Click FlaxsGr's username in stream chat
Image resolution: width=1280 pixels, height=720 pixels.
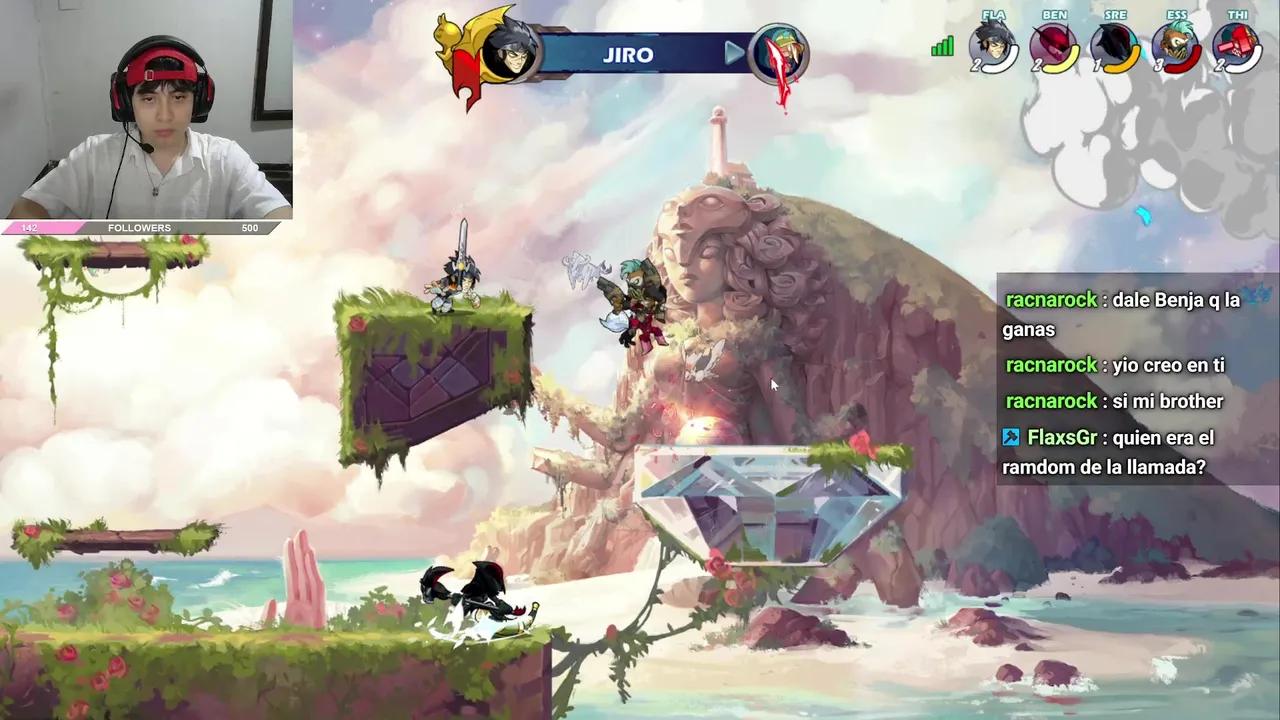(1062, 438)
